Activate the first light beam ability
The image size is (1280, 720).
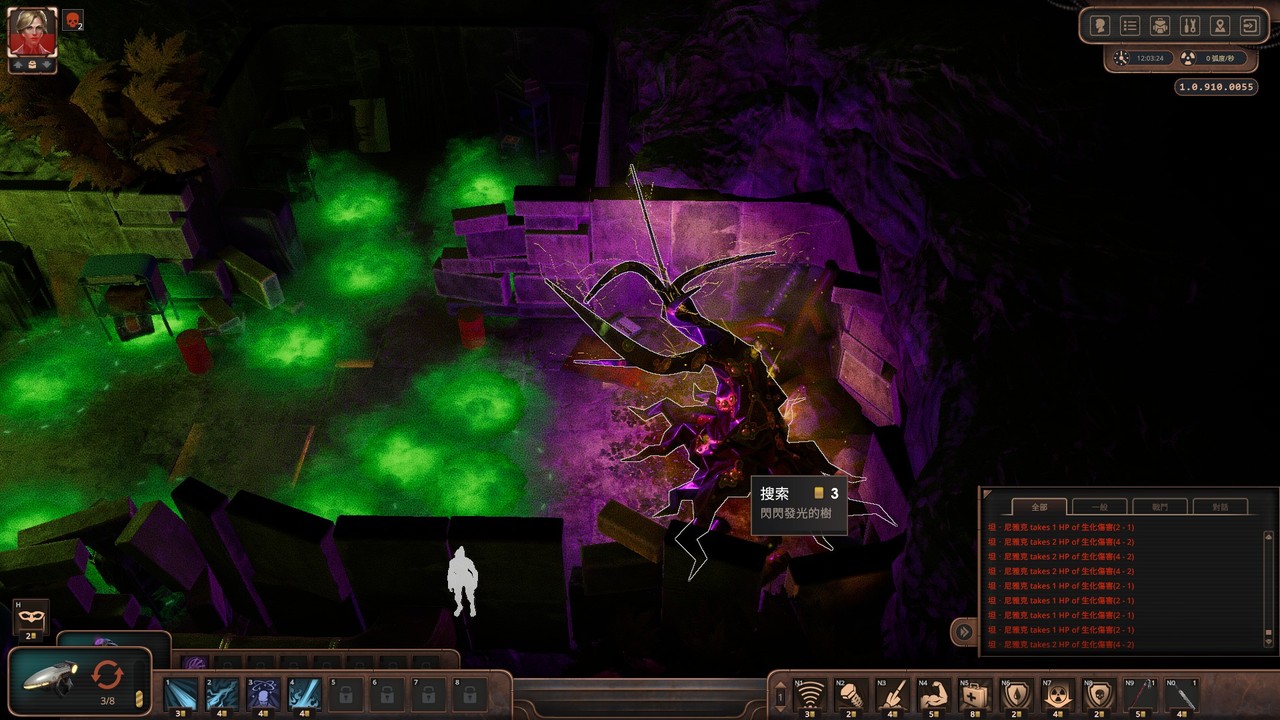pos(181,693)
